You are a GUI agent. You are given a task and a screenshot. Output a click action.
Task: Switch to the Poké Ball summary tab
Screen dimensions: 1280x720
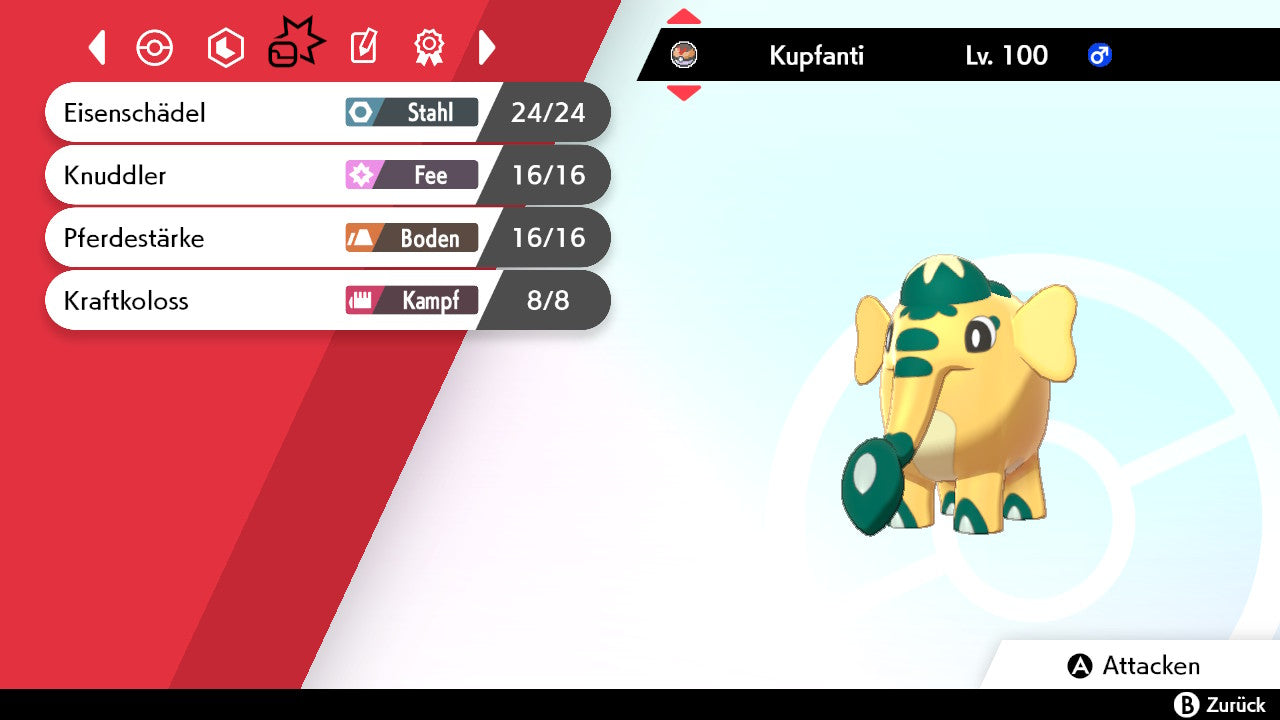tap(155, 48)
